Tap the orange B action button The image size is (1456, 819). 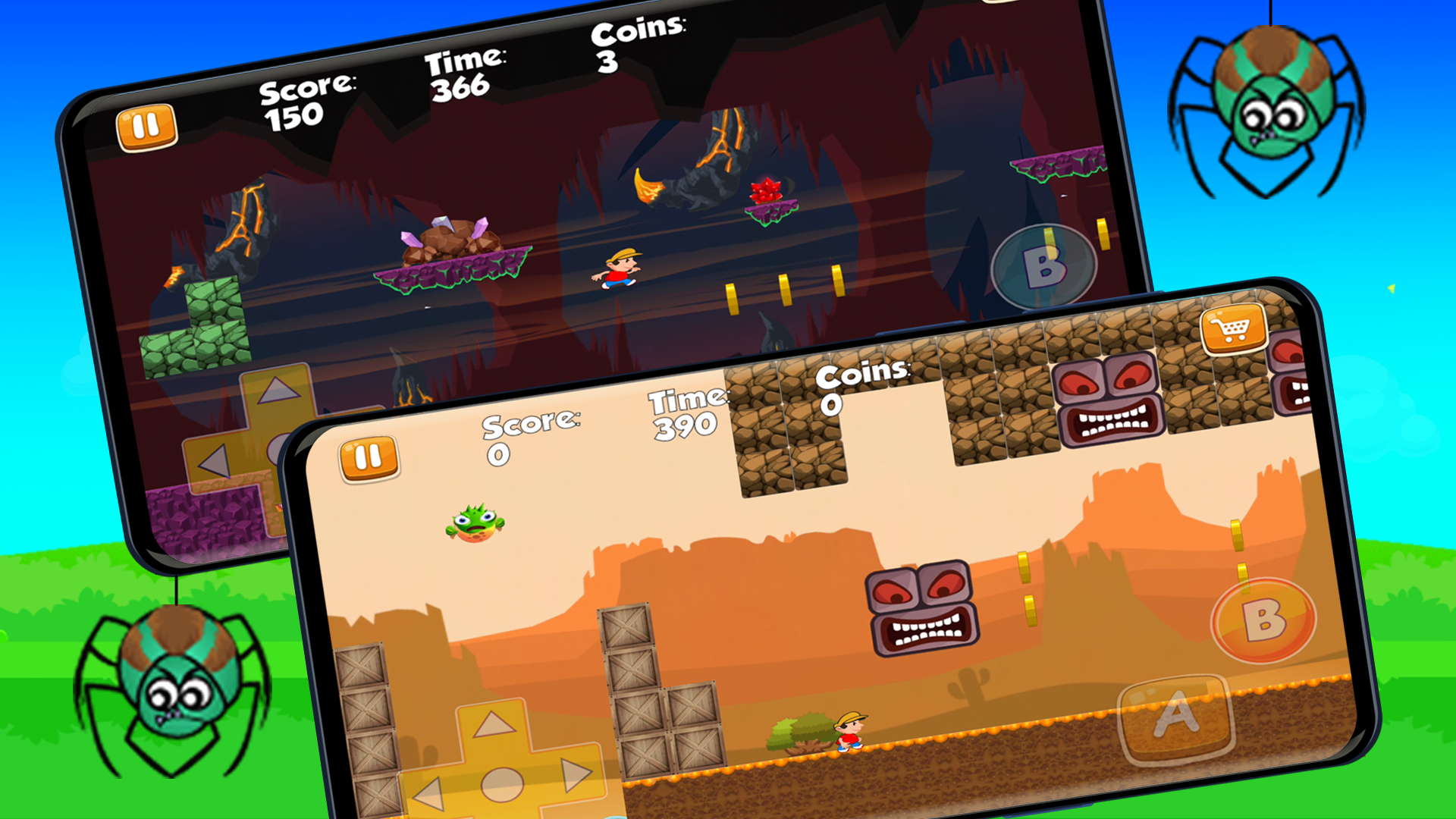click(1263, 620)
